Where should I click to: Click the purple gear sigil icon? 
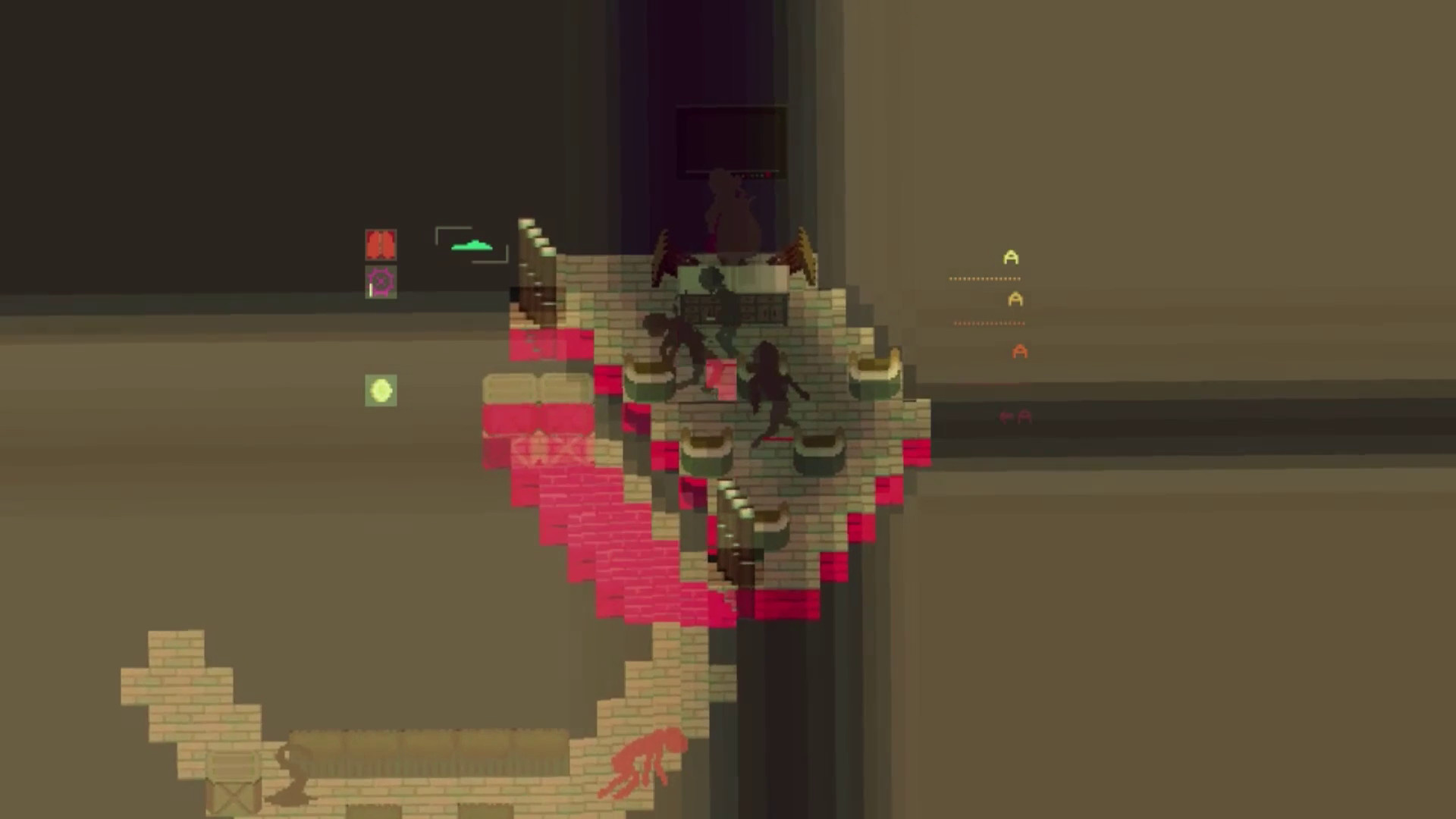point(381,281)
